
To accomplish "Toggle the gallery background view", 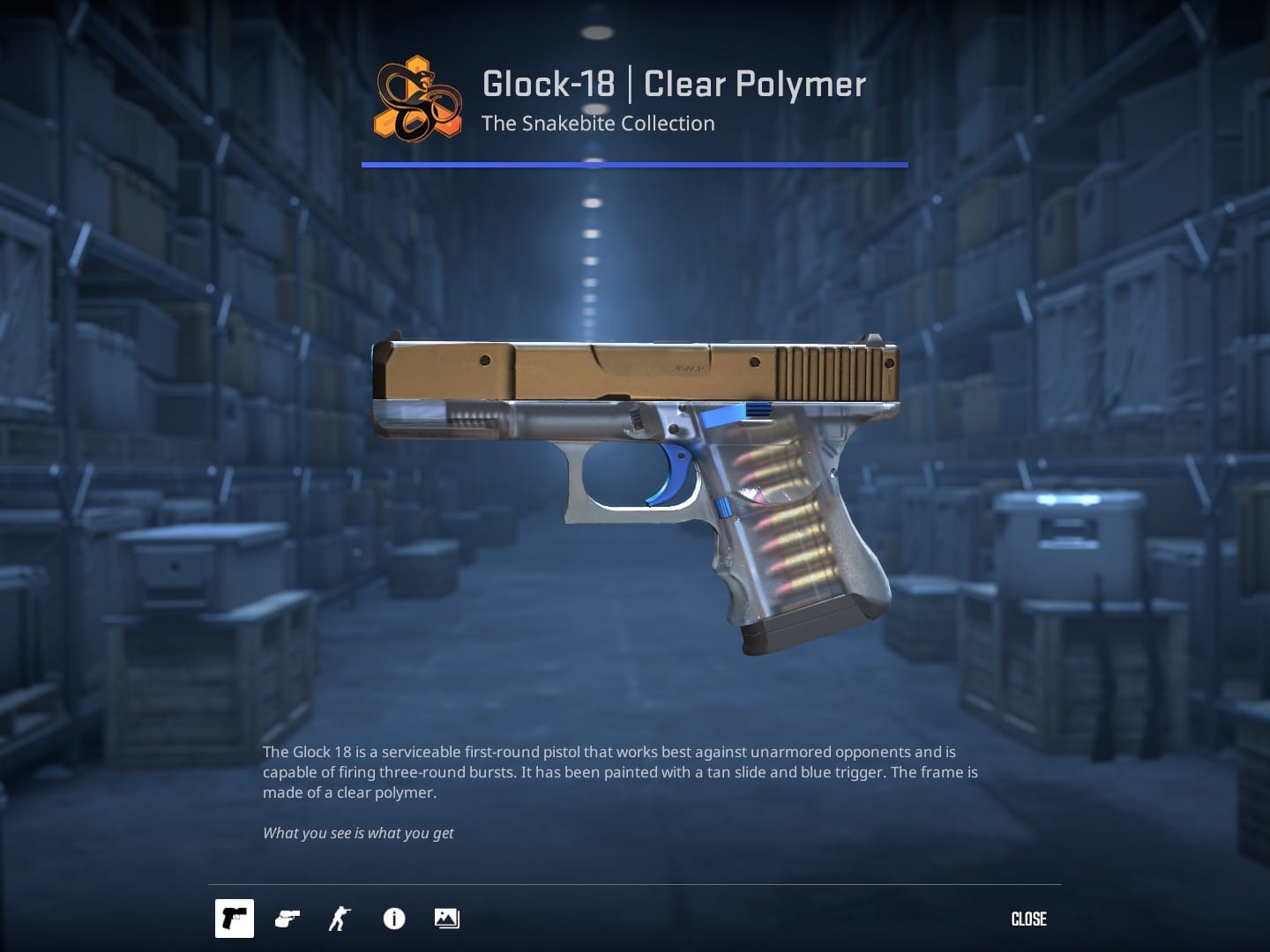I will click(446, 919).
